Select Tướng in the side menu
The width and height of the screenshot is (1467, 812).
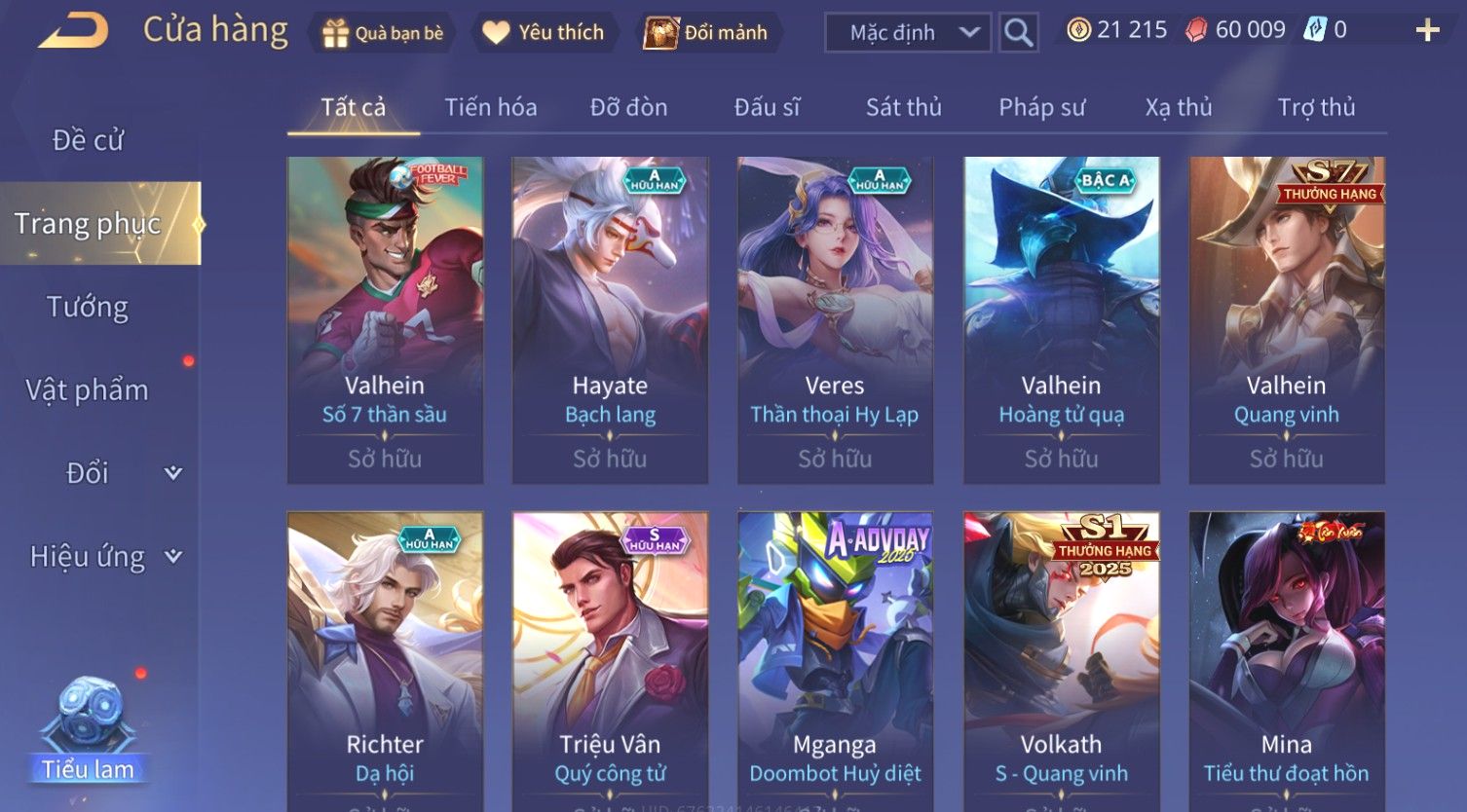coord(88,308)
